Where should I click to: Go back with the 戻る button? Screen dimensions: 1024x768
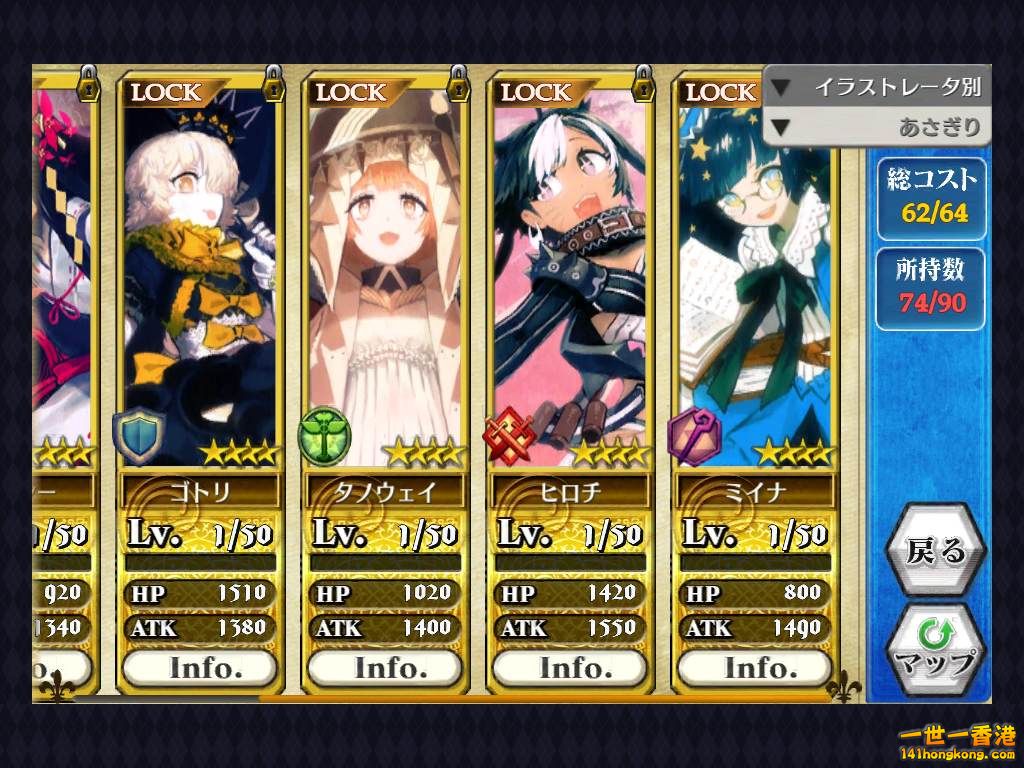[935, 551]
